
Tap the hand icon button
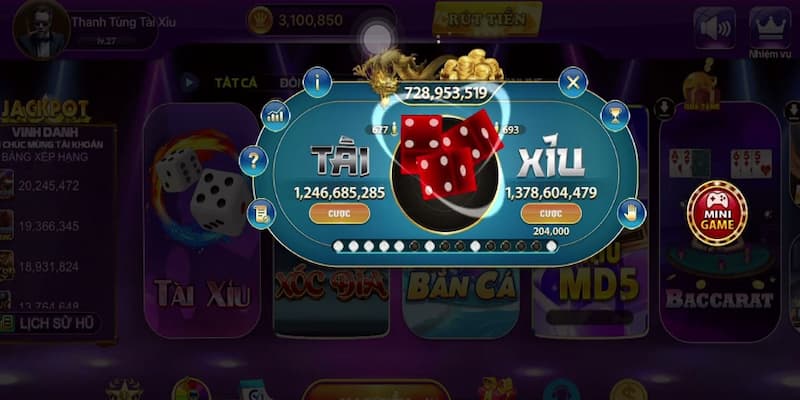(x=630, y=212)
